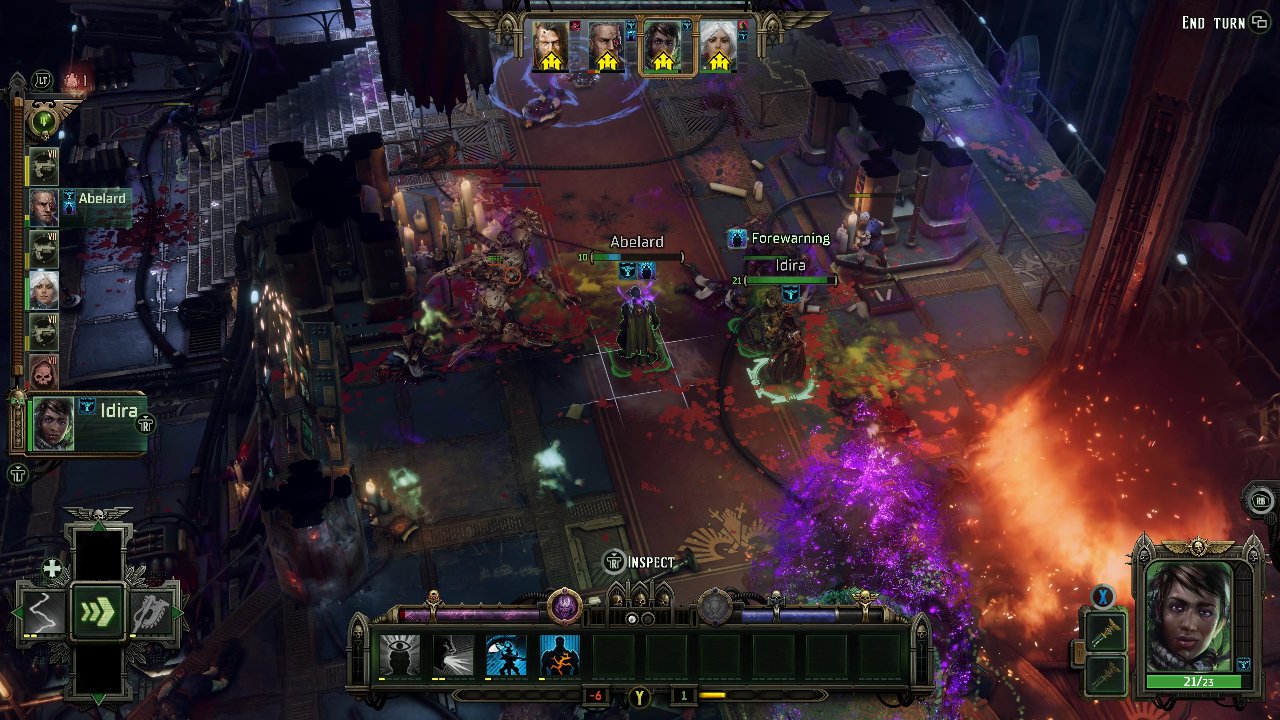Open the left green triangle on the action cross
This screenshot has height=720, width=1280.
17,612
